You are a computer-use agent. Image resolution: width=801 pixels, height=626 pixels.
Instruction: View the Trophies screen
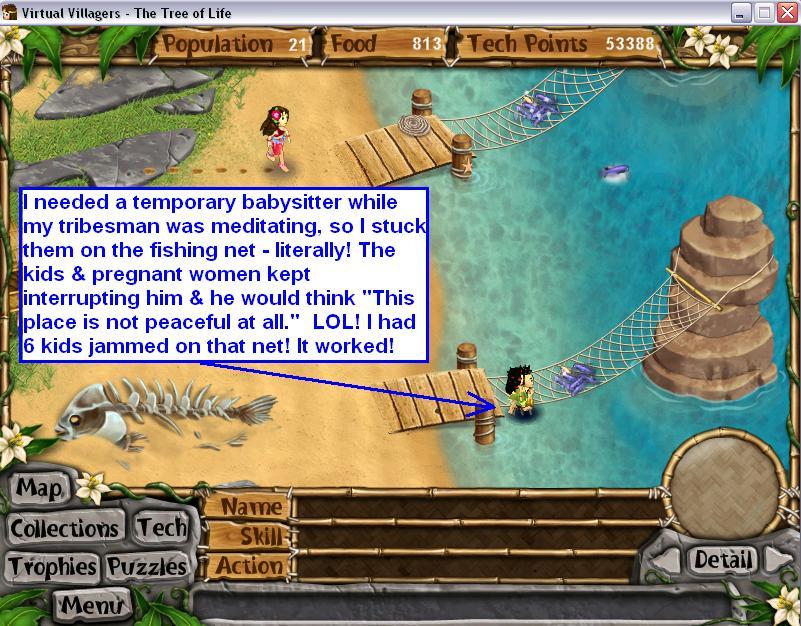click(53, 567)
